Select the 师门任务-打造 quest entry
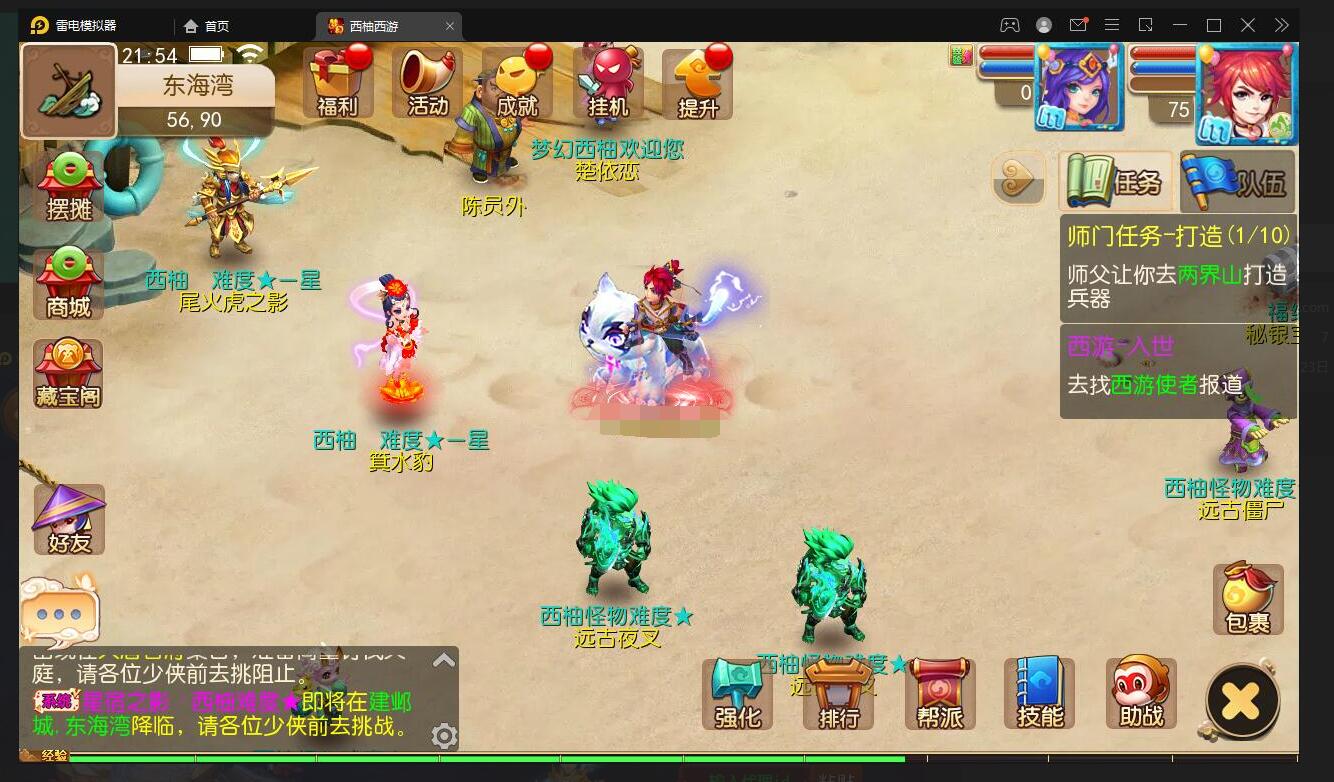The image size is (1334, 782). click(1178, 266)
